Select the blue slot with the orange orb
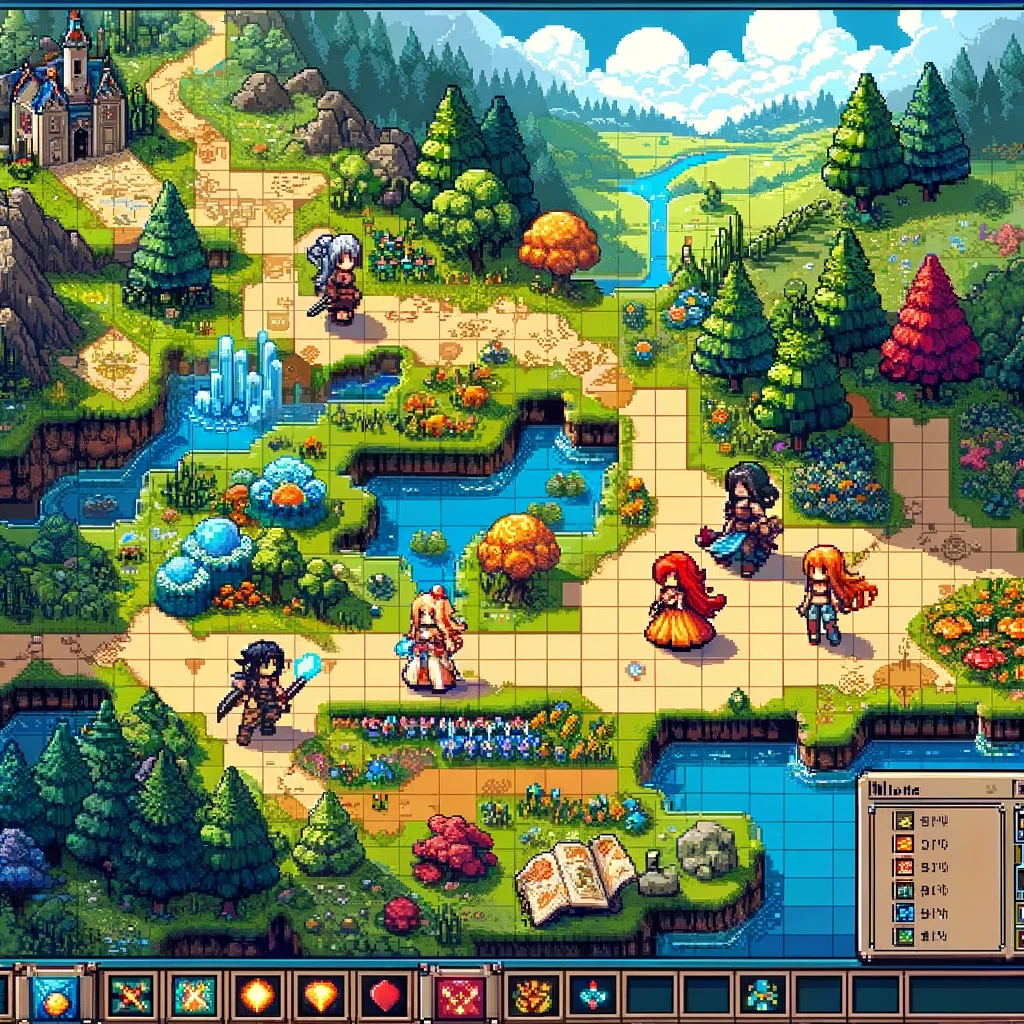Viewport: 1024px width, 1024px height. pos(54,995)
